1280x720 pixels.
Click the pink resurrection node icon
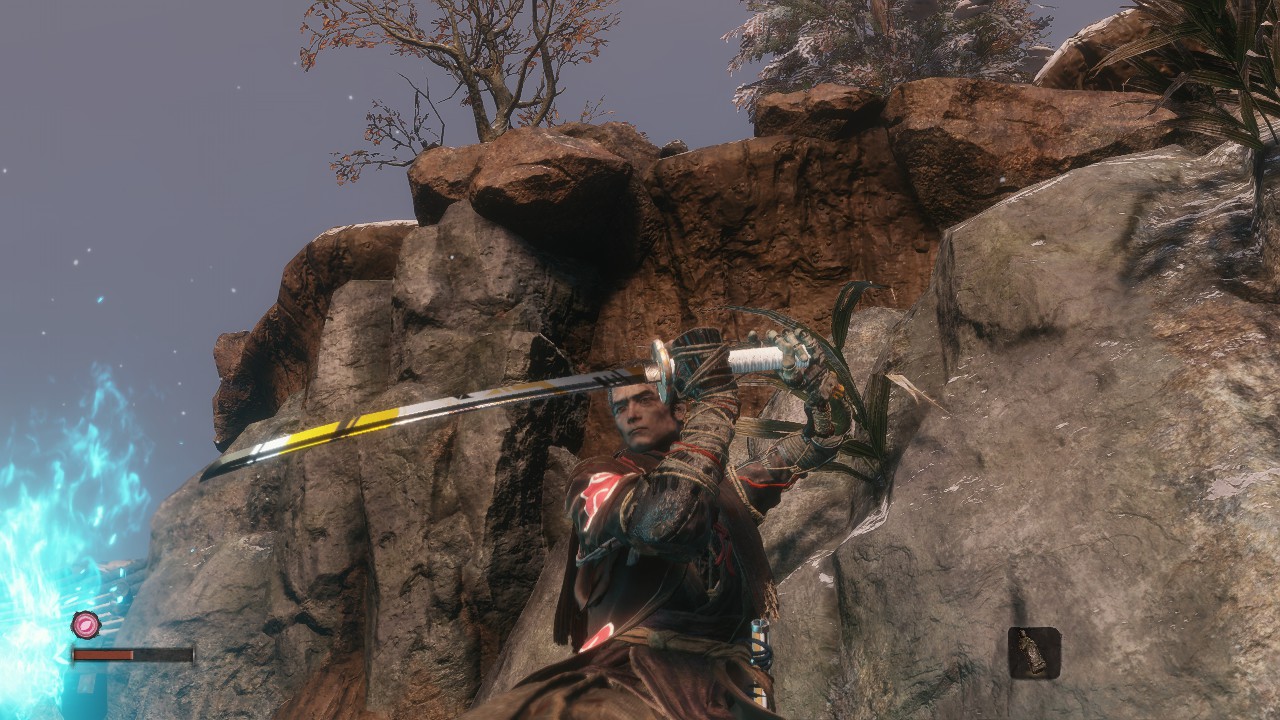(85, 625)
